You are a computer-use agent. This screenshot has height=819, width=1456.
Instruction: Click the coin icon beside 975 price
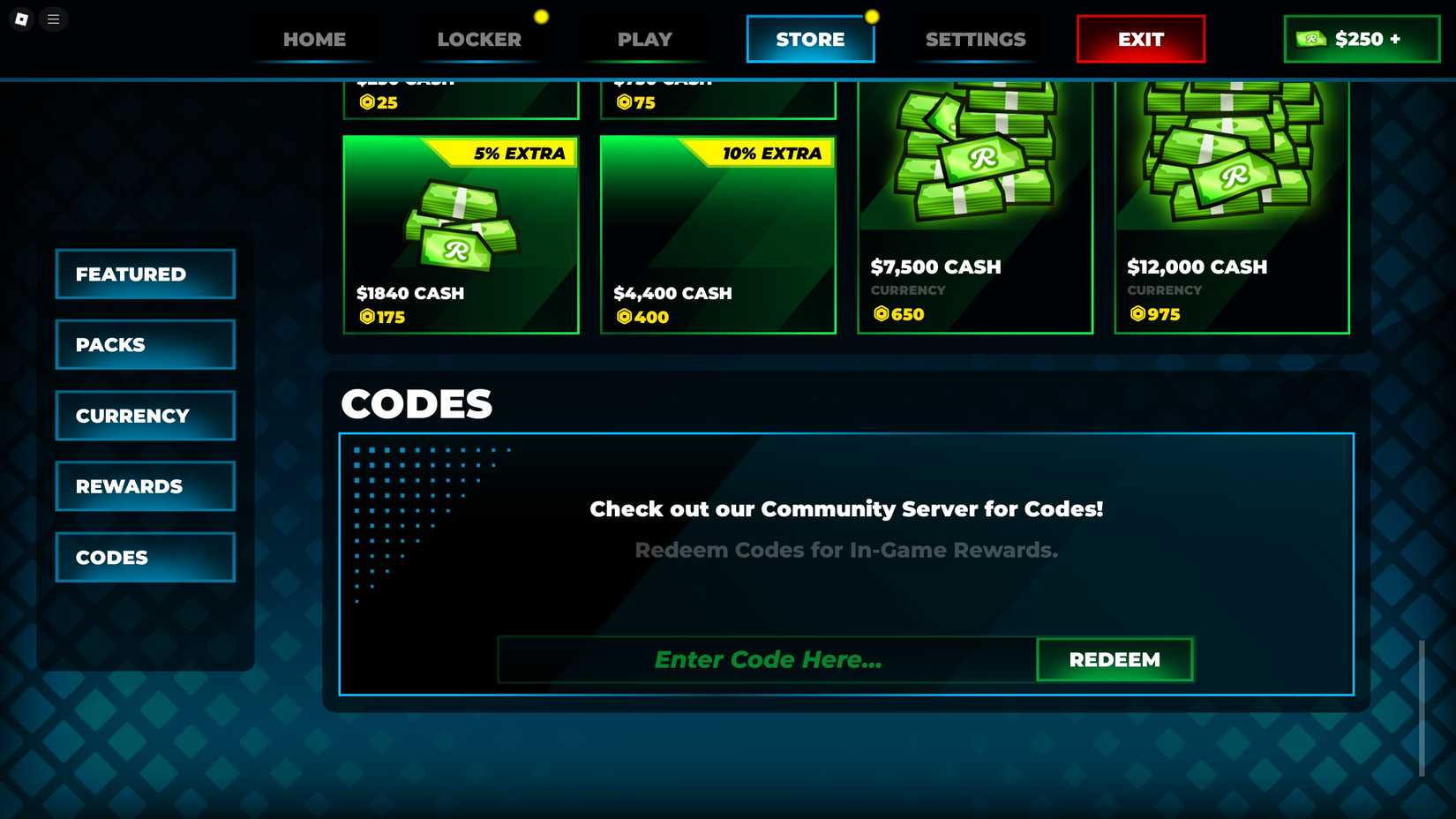click(x=1137, y=314)
